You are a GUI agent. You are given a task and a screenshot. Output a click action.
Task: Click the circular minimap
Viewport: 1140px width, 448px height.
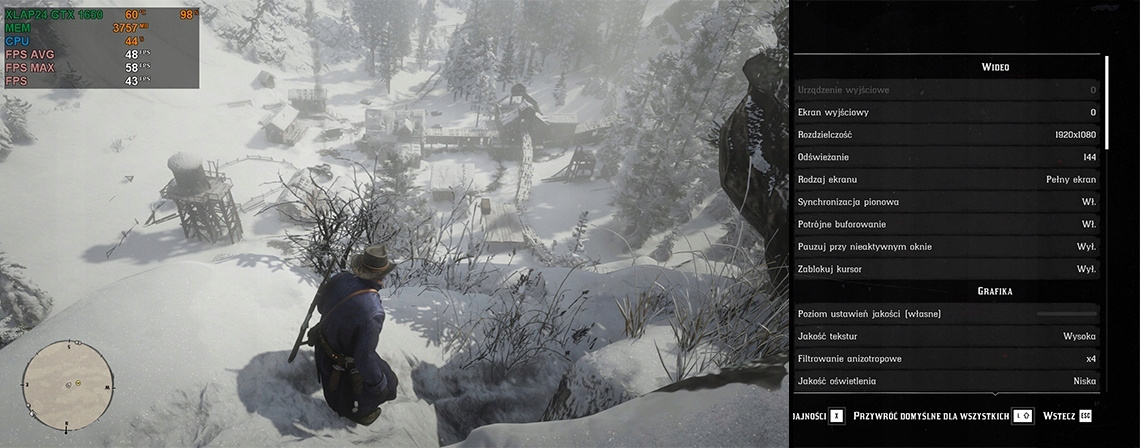click(x=68, y=381)
